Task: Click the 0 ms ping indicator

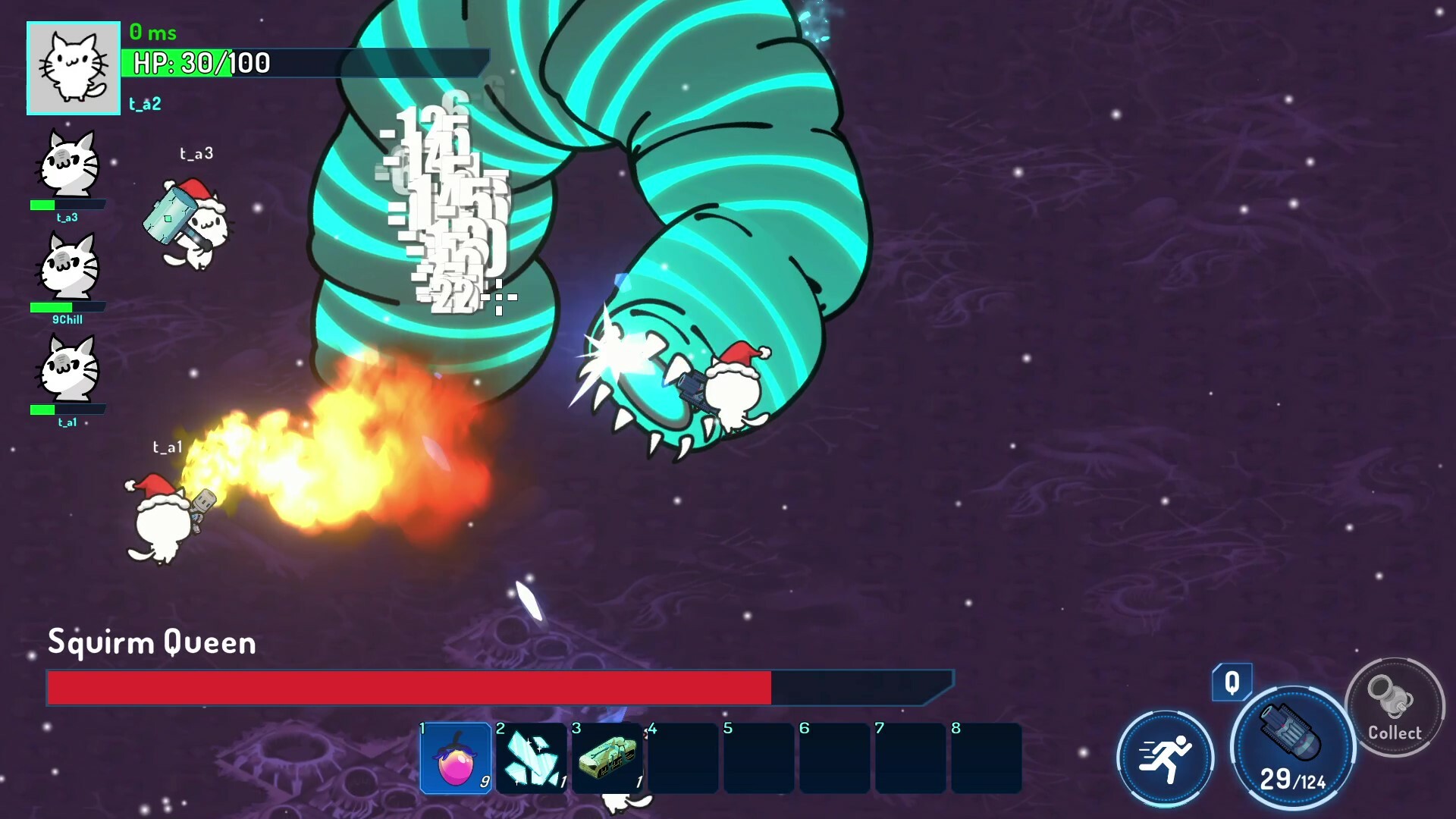Action: [x=152, y=33]
